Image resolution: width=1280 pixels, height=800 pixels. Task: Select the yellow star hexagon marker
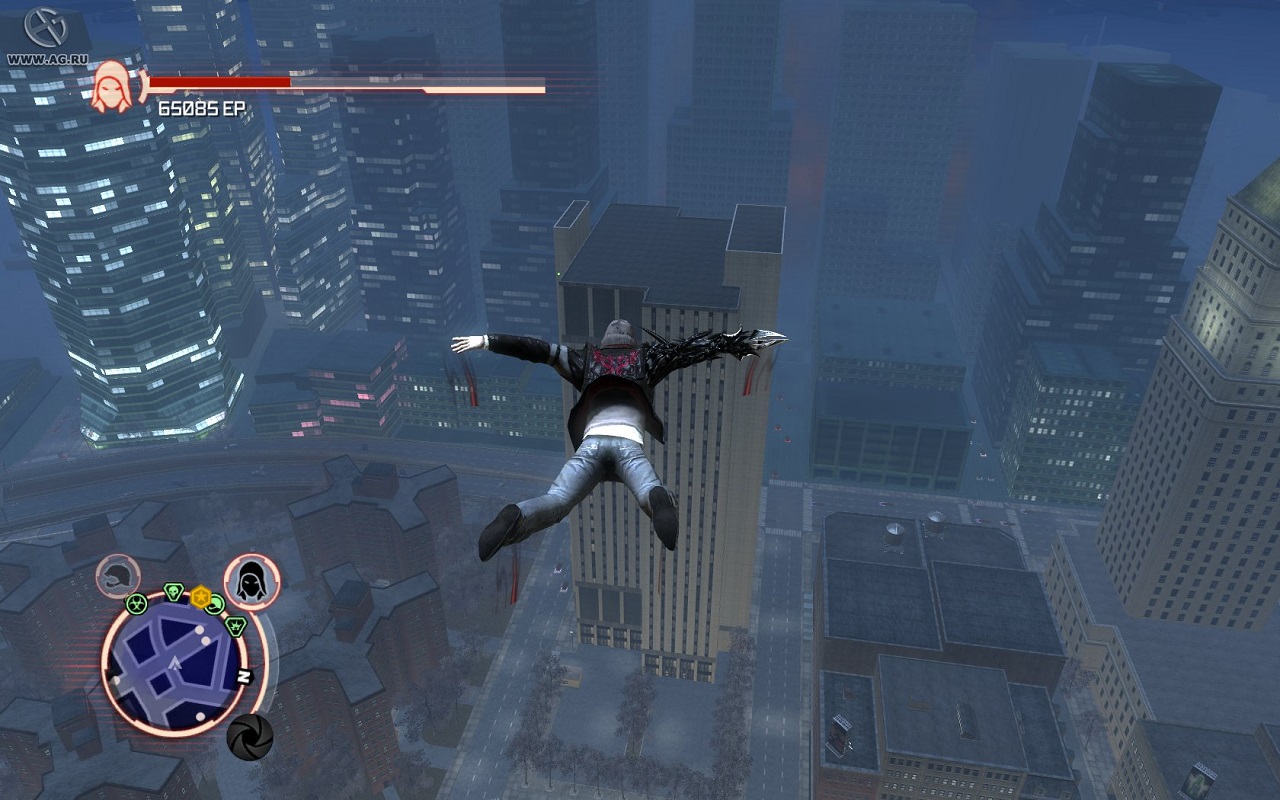[200, 597]
